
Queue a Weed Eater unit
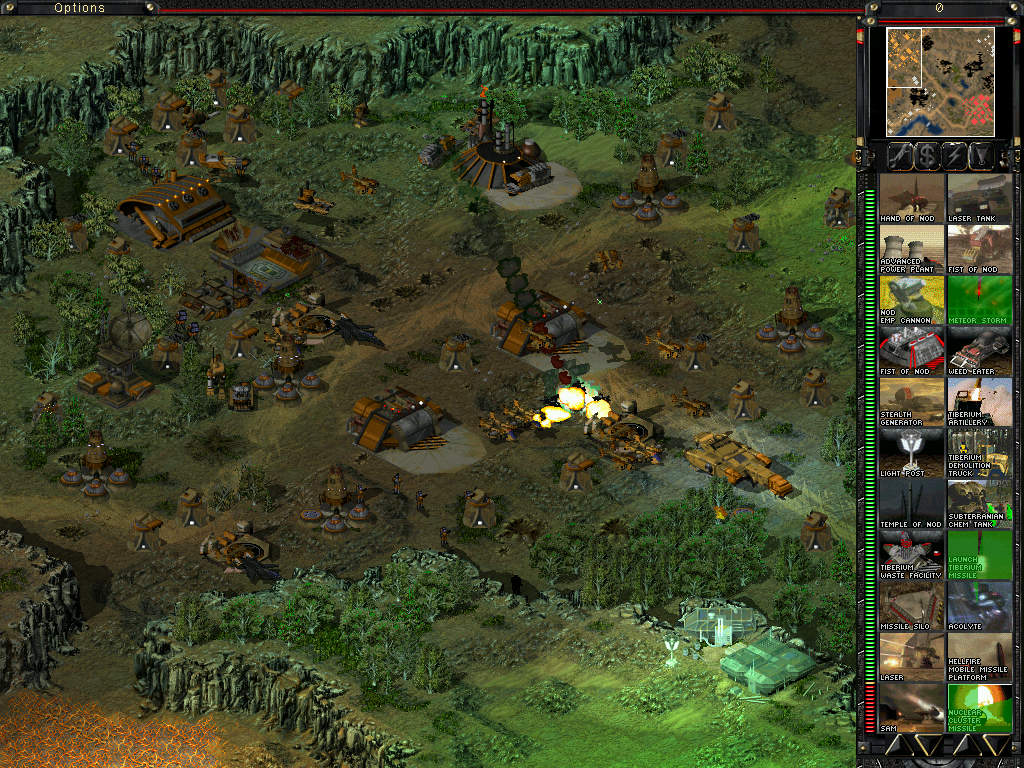point(979,351)
